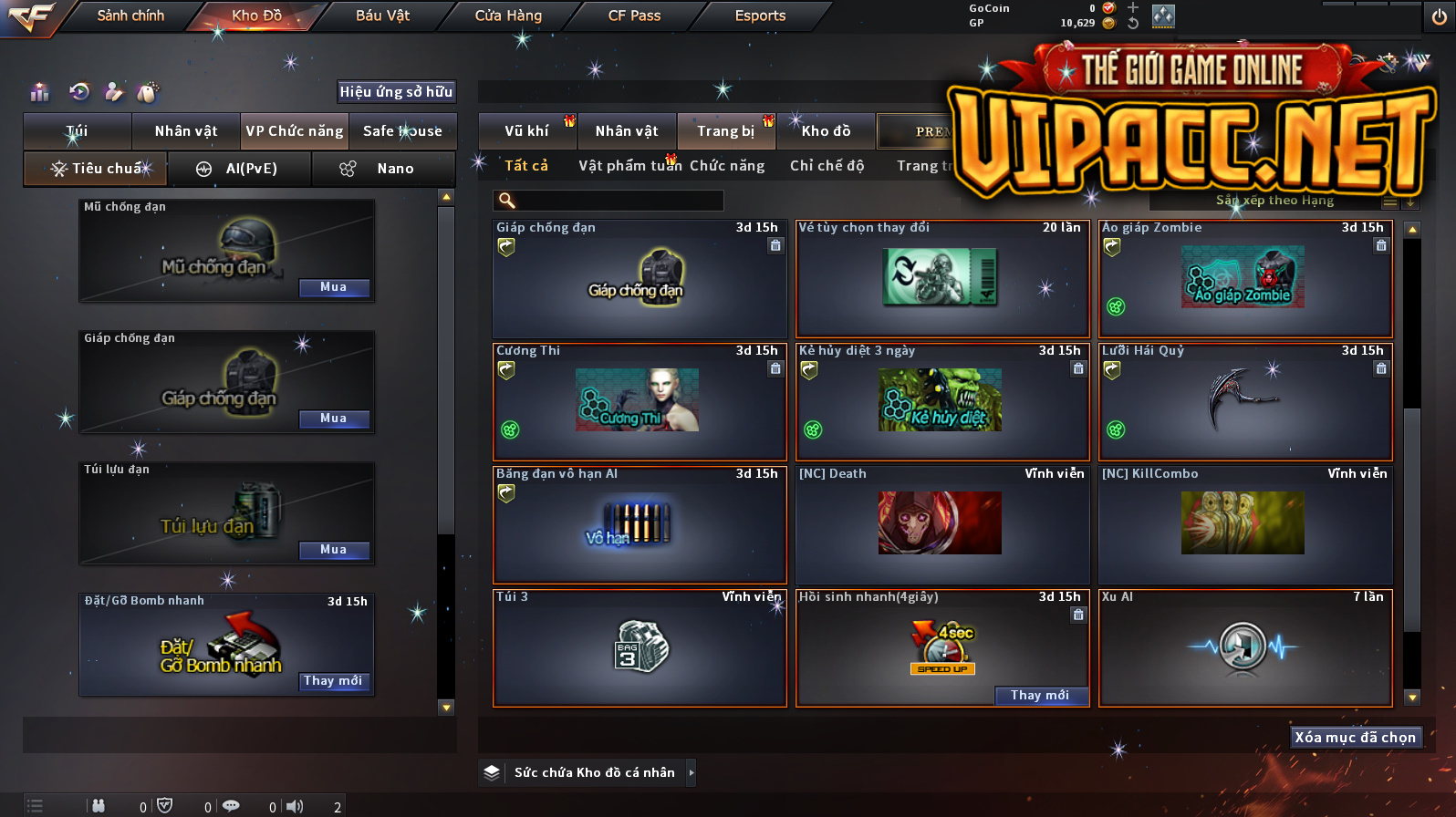This screenshot has height=817, width=1456.
Task: Expand Sức chứa Kho đồ cá nhân
Action: pos(691,772)
